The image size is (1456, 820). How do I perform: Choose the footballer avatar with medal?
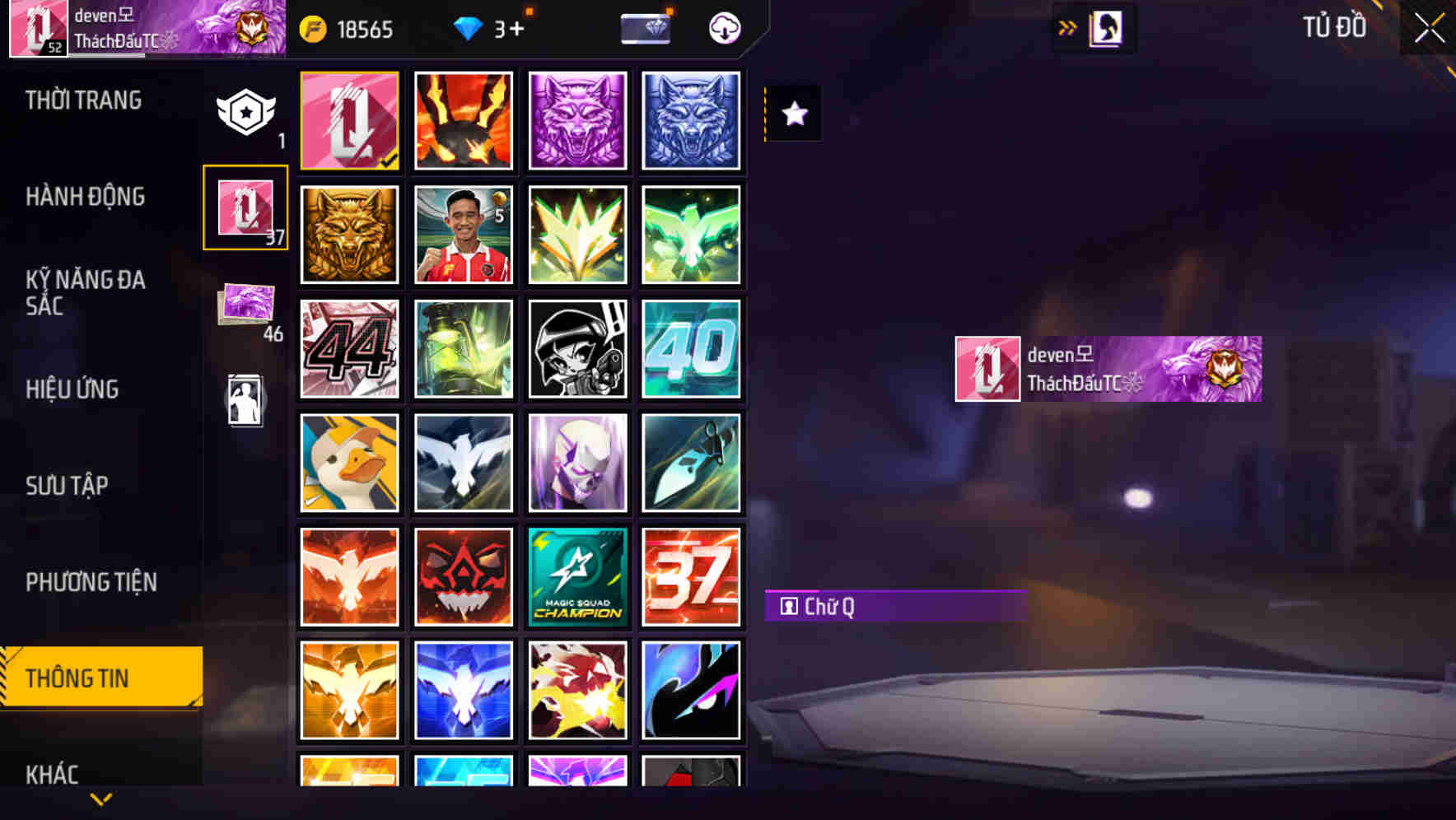pos(464,235)
